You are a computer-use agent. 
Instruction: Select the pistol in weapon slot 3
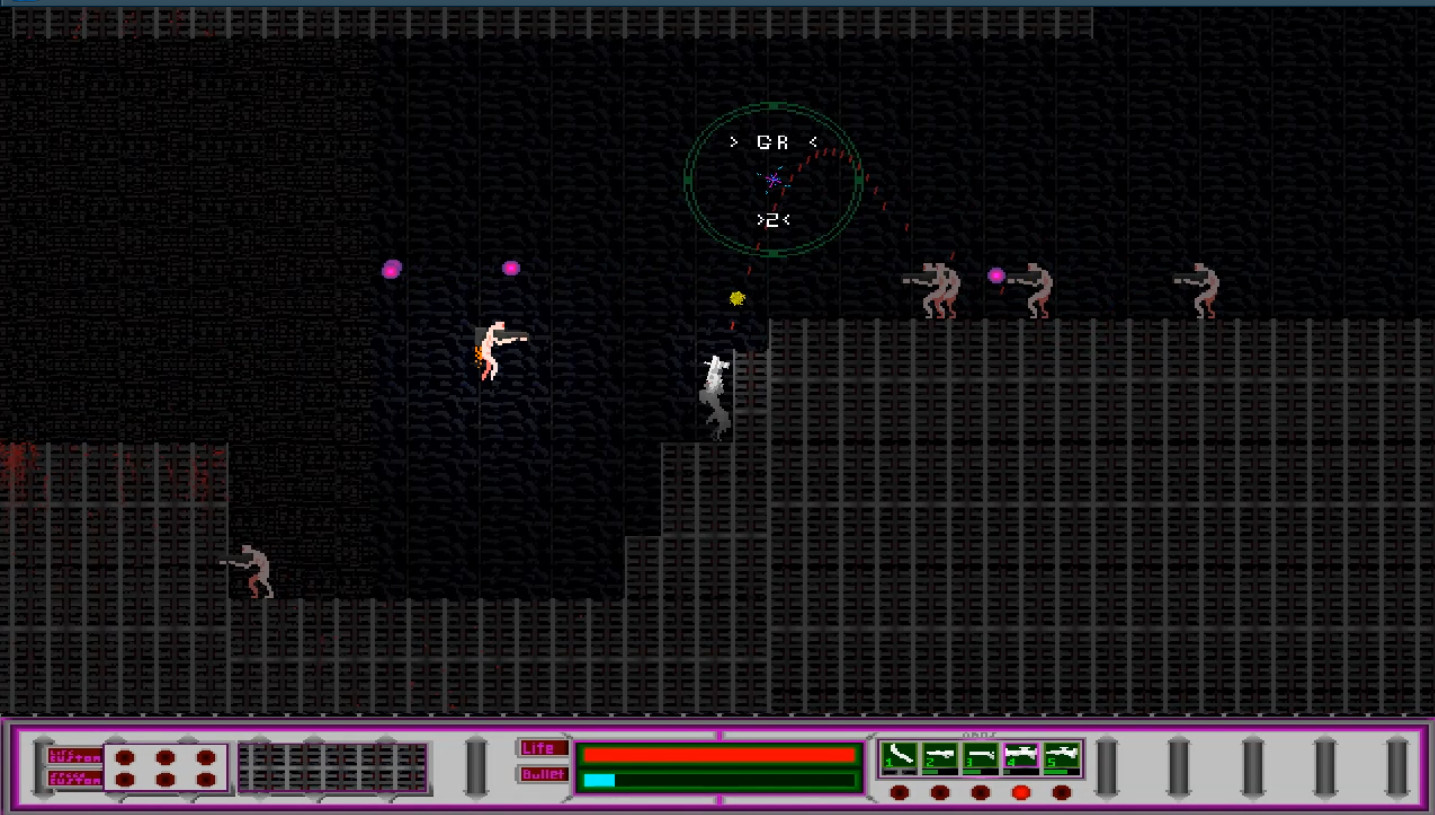tap(979, 752)
